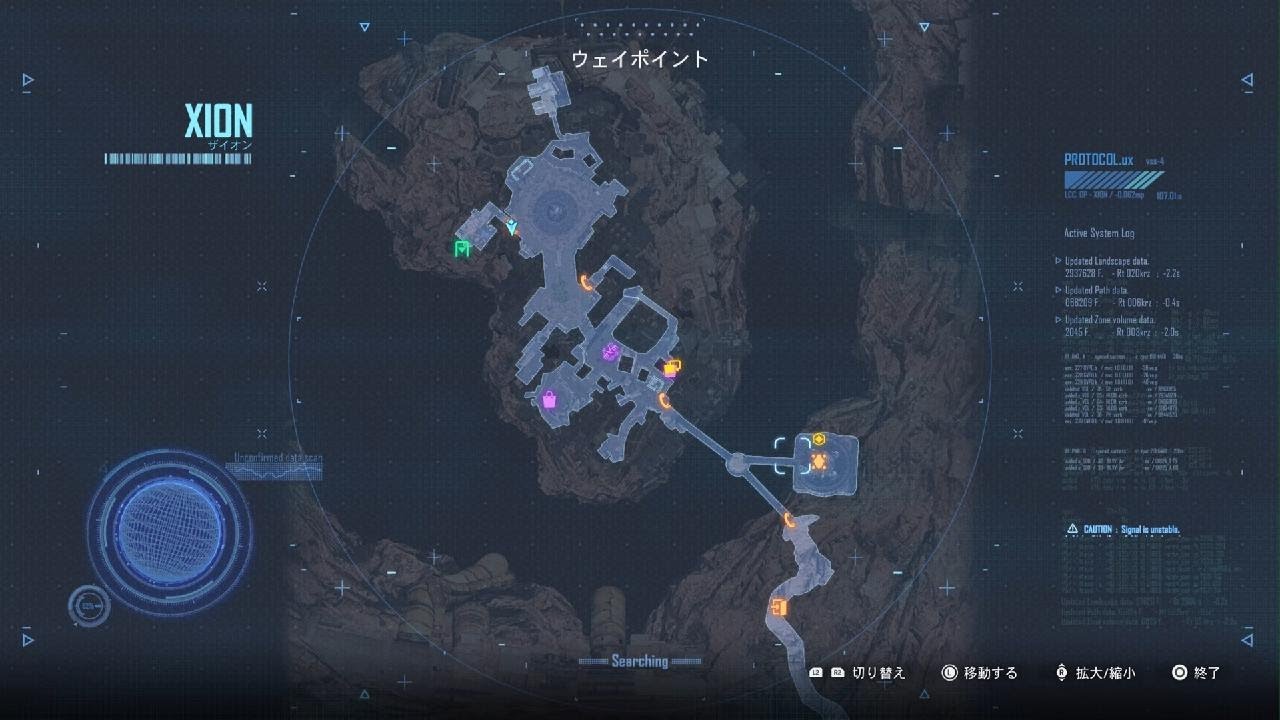Pick the orange waypoint icon inside the brackets
Image resolution: width=1280 pixels, height=720 pixels.
tap(817, 461)
